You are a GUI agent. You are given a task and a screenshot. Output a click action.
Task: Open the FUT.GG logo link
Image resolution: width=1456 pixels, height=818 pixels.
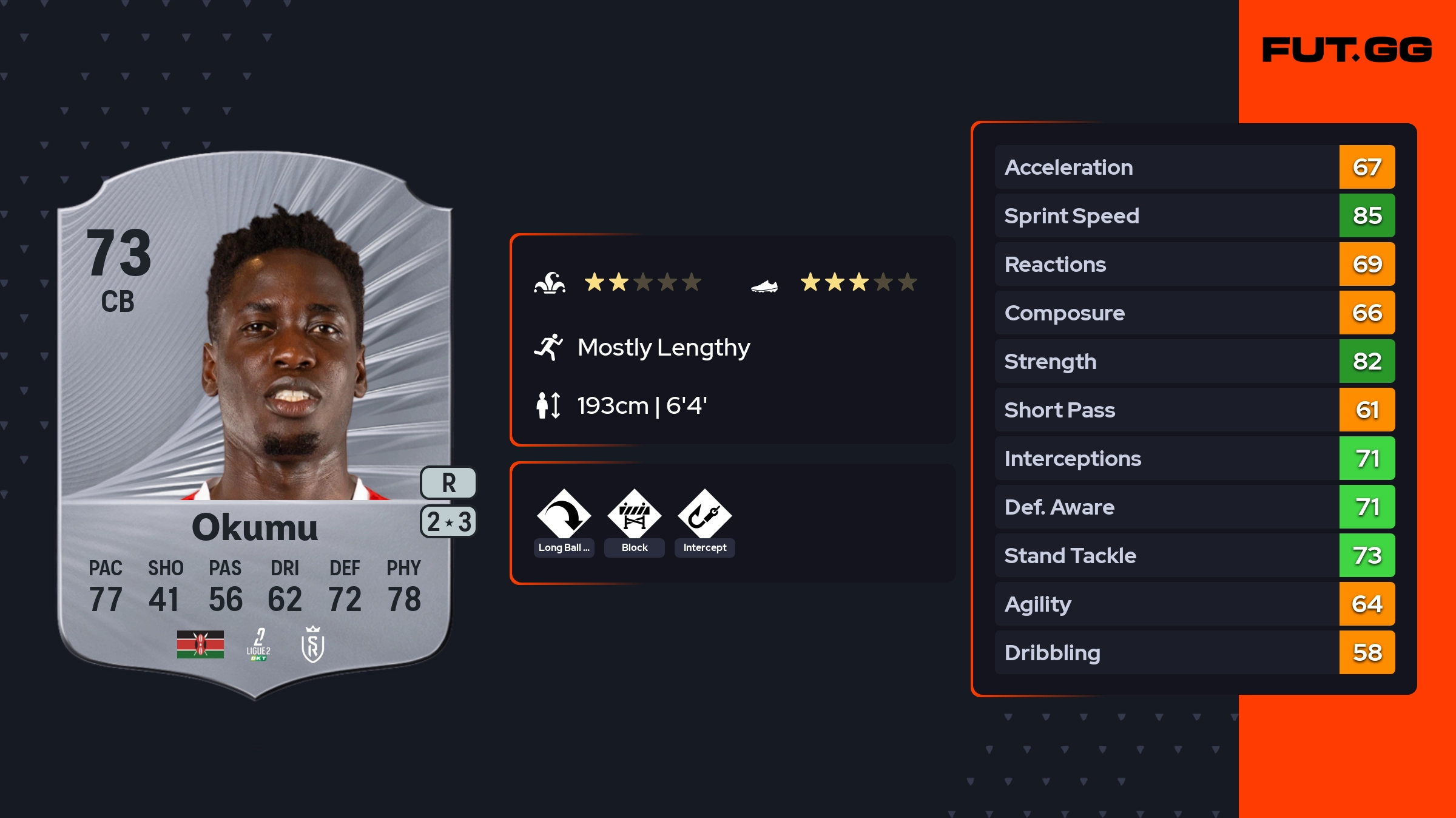click(x=1347, y=50)
